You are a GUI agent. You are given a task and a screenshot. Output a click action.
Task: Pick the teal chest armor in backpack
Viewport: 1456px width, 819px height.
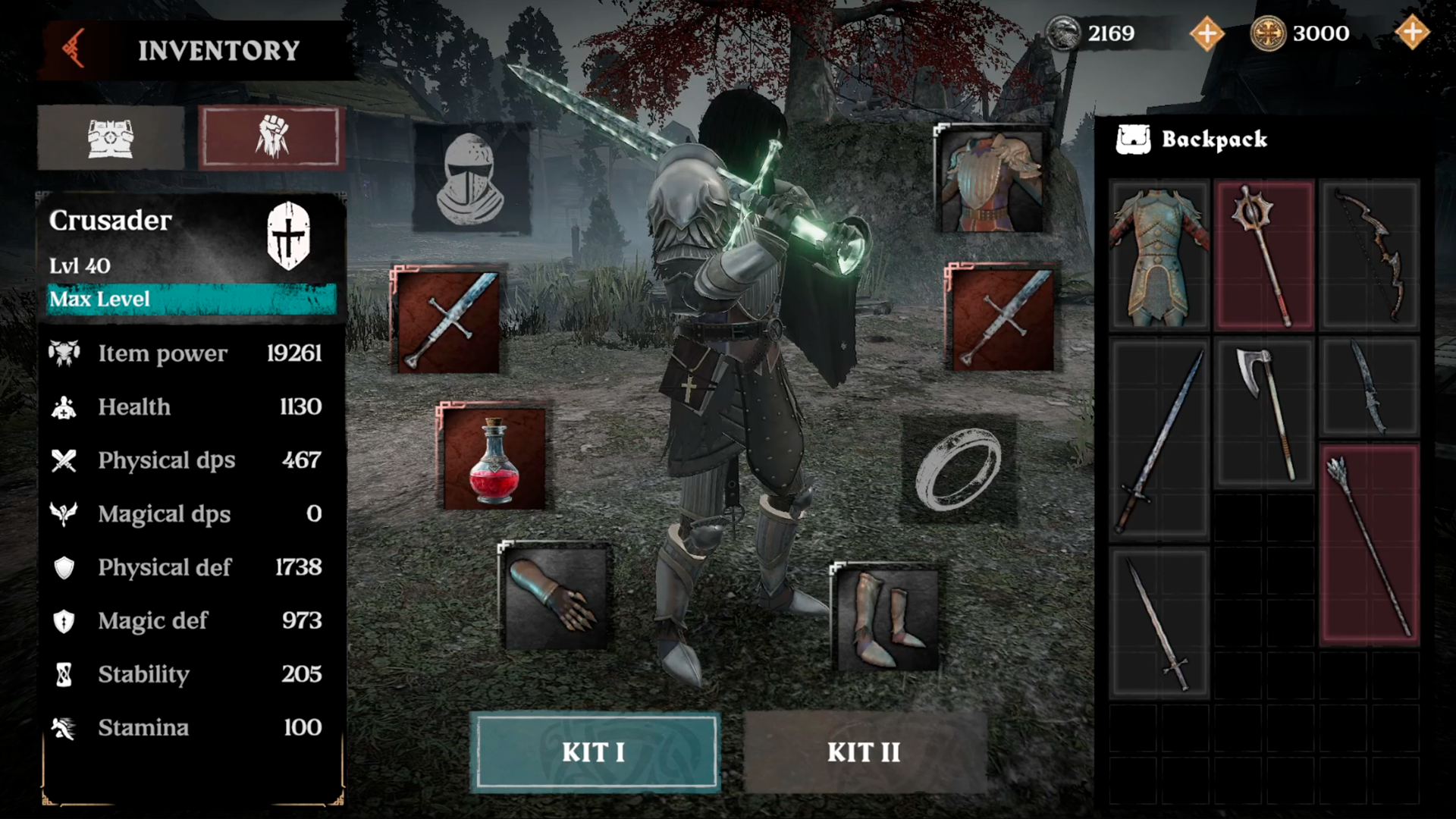(x=1159, y=256)
